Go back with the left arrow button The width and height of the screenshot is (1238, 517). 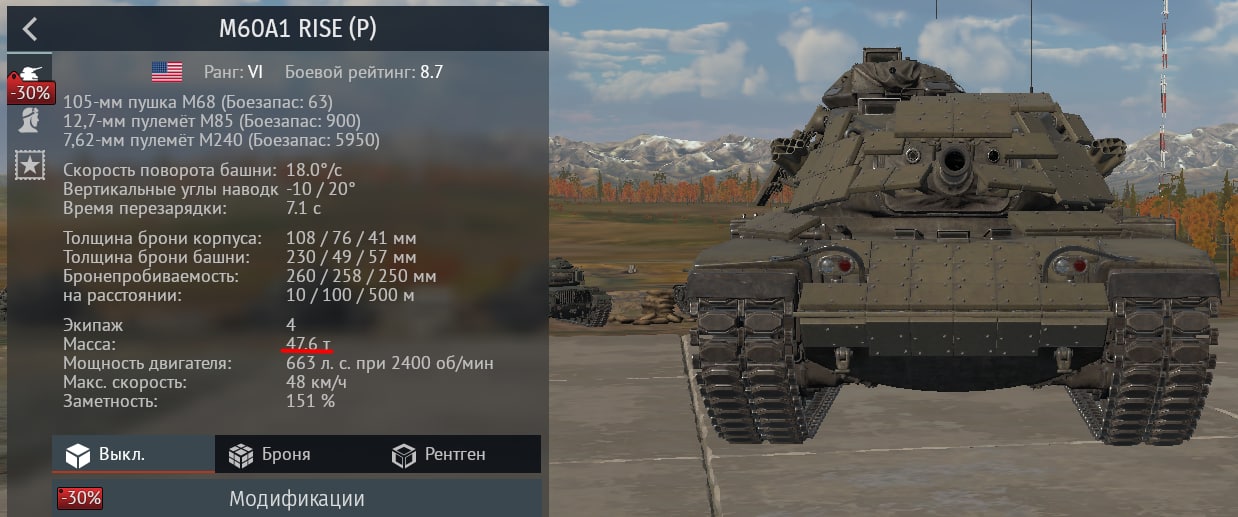[x=30, y=28]
